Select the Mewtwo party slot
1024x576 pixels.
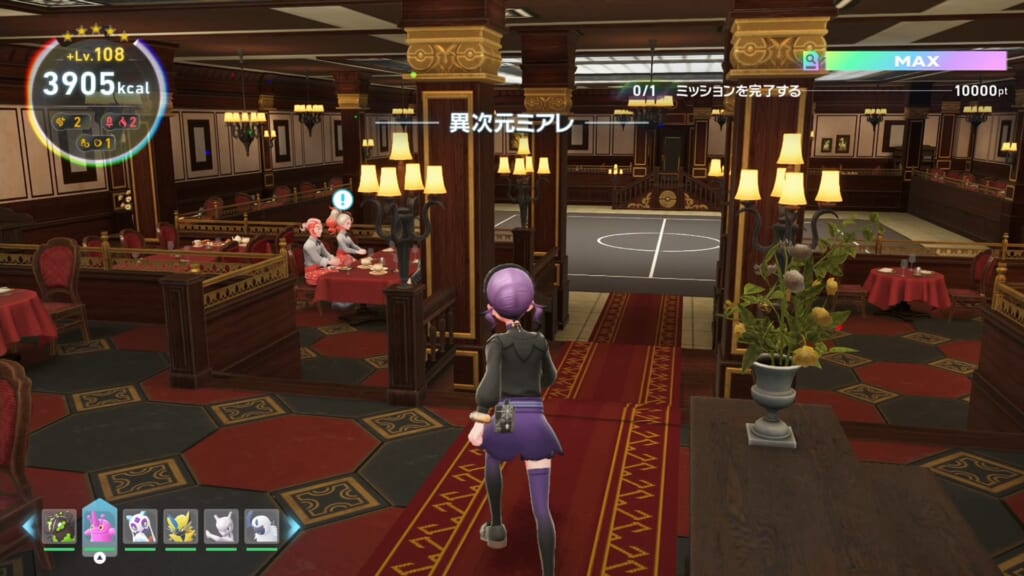pyautogui.click(x=221, y=526)
